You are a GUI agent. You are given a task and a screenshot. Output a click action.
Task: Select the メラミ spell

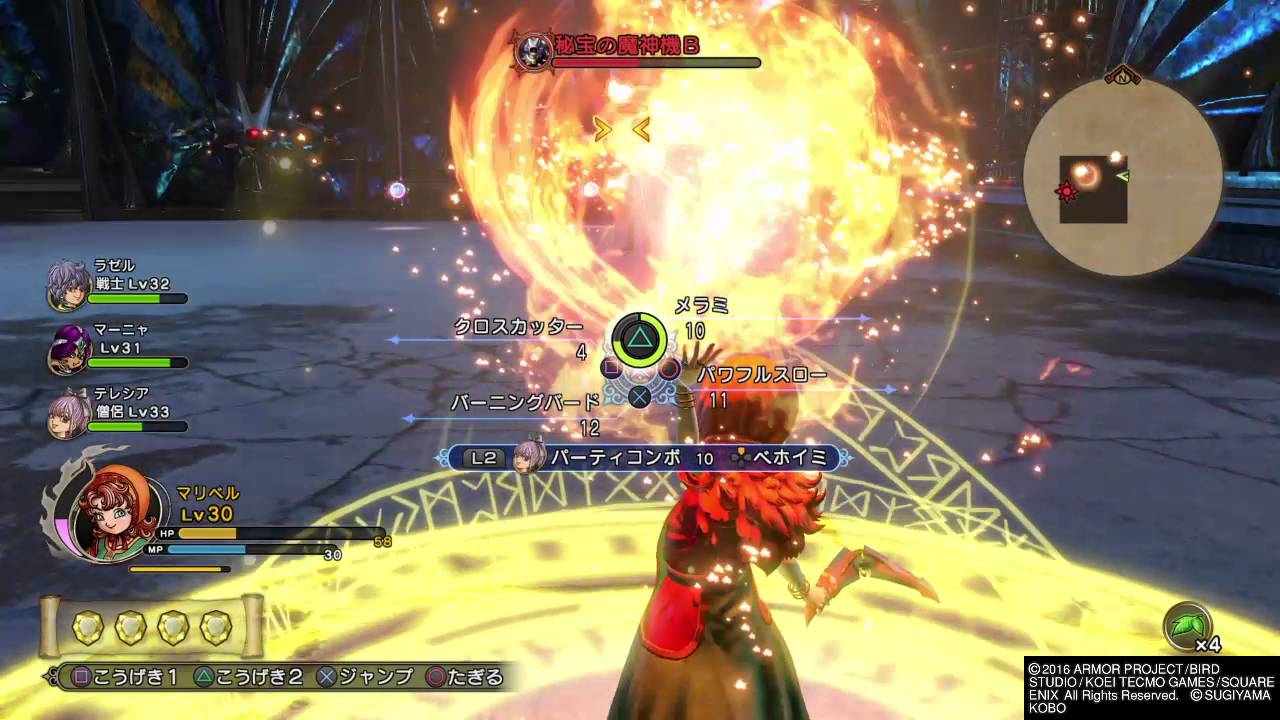pos(700,306)
